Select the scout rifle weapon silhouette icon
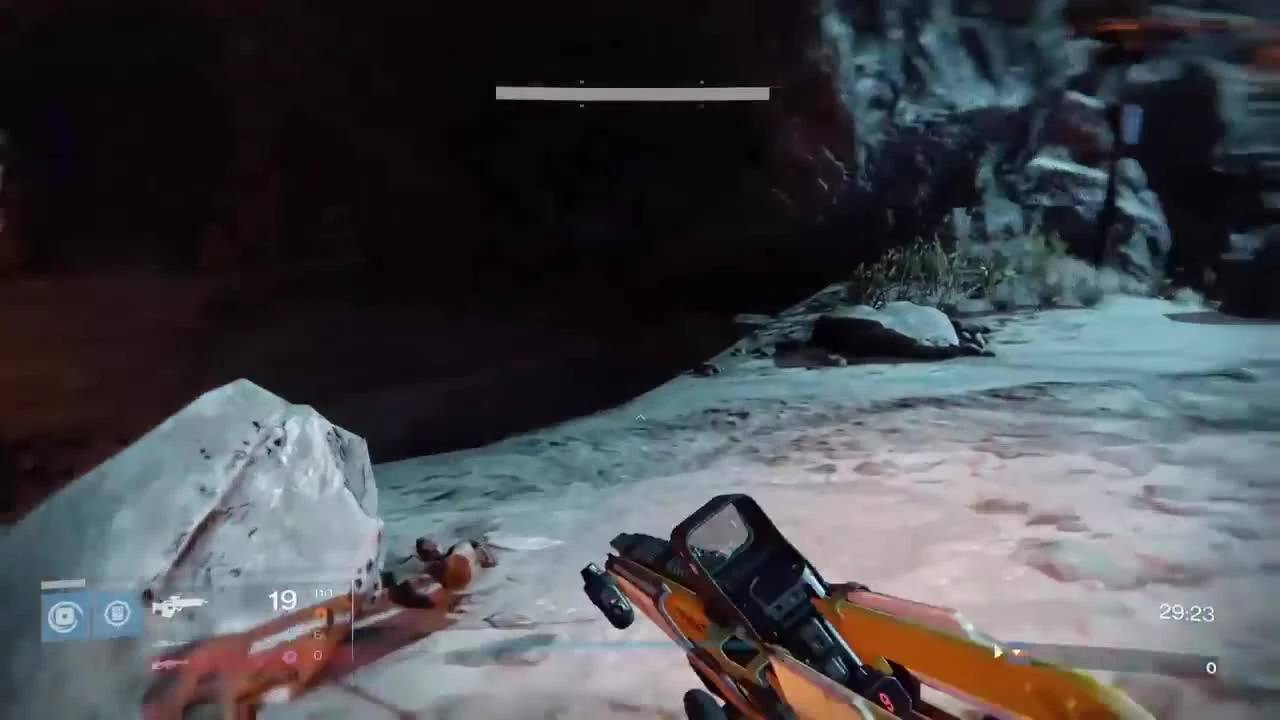Viewport: 1280px width, 720px height. [180, 604]
